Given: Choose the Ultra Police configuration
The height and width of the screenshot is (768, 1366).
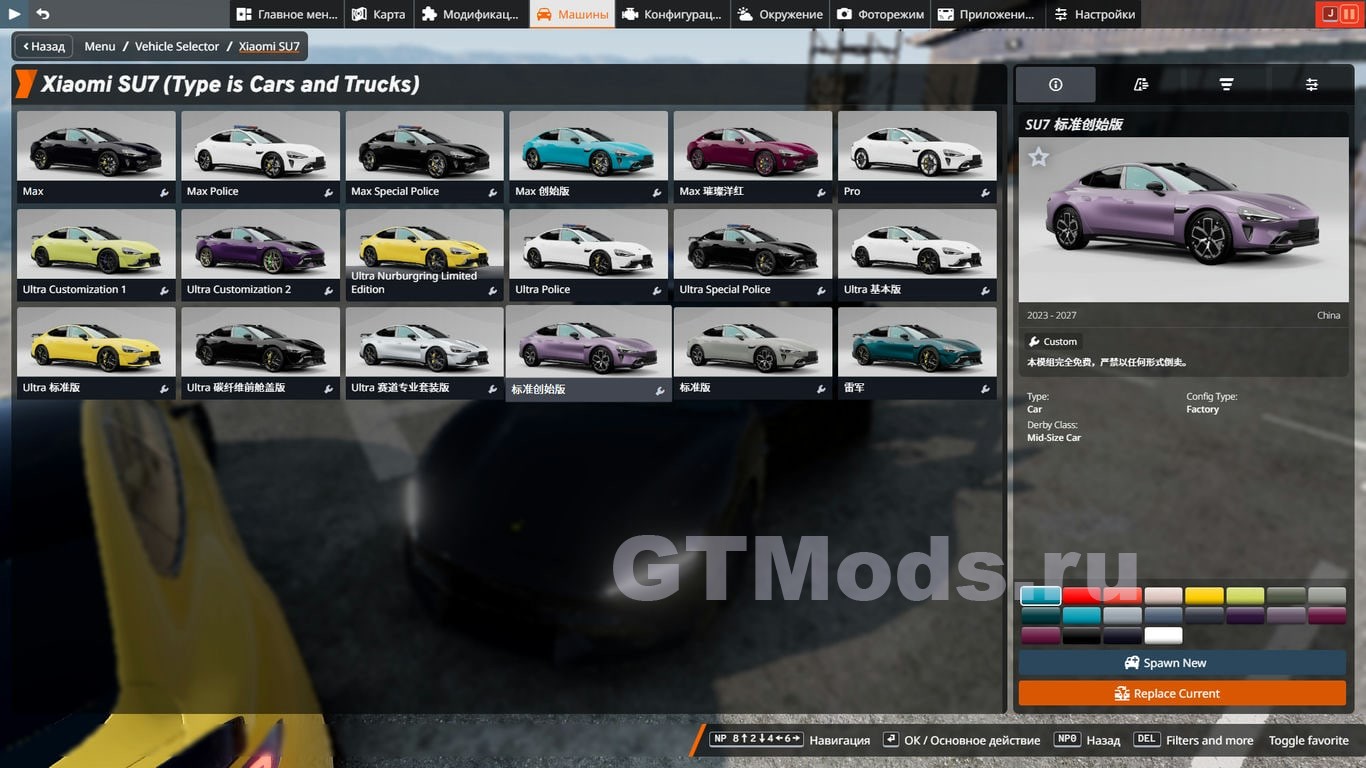Looking at the screenshot, I should [x=588, y=254].
